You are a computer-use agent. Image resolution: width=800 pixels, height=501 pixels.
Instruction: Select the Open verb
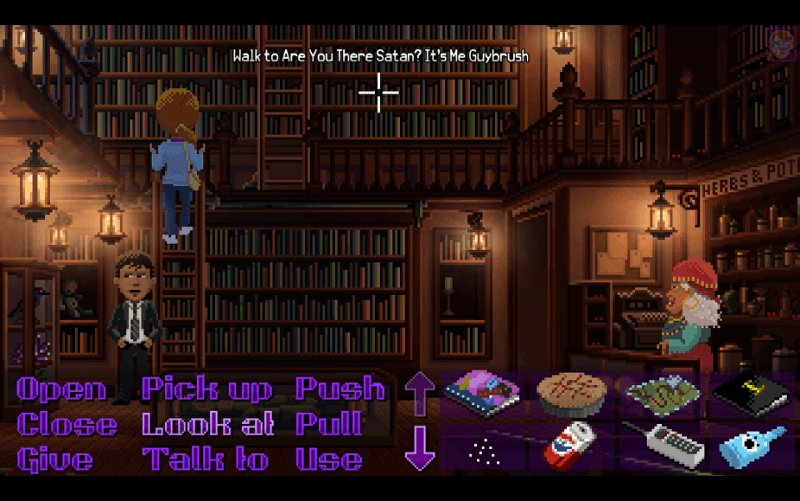point(61,389)
